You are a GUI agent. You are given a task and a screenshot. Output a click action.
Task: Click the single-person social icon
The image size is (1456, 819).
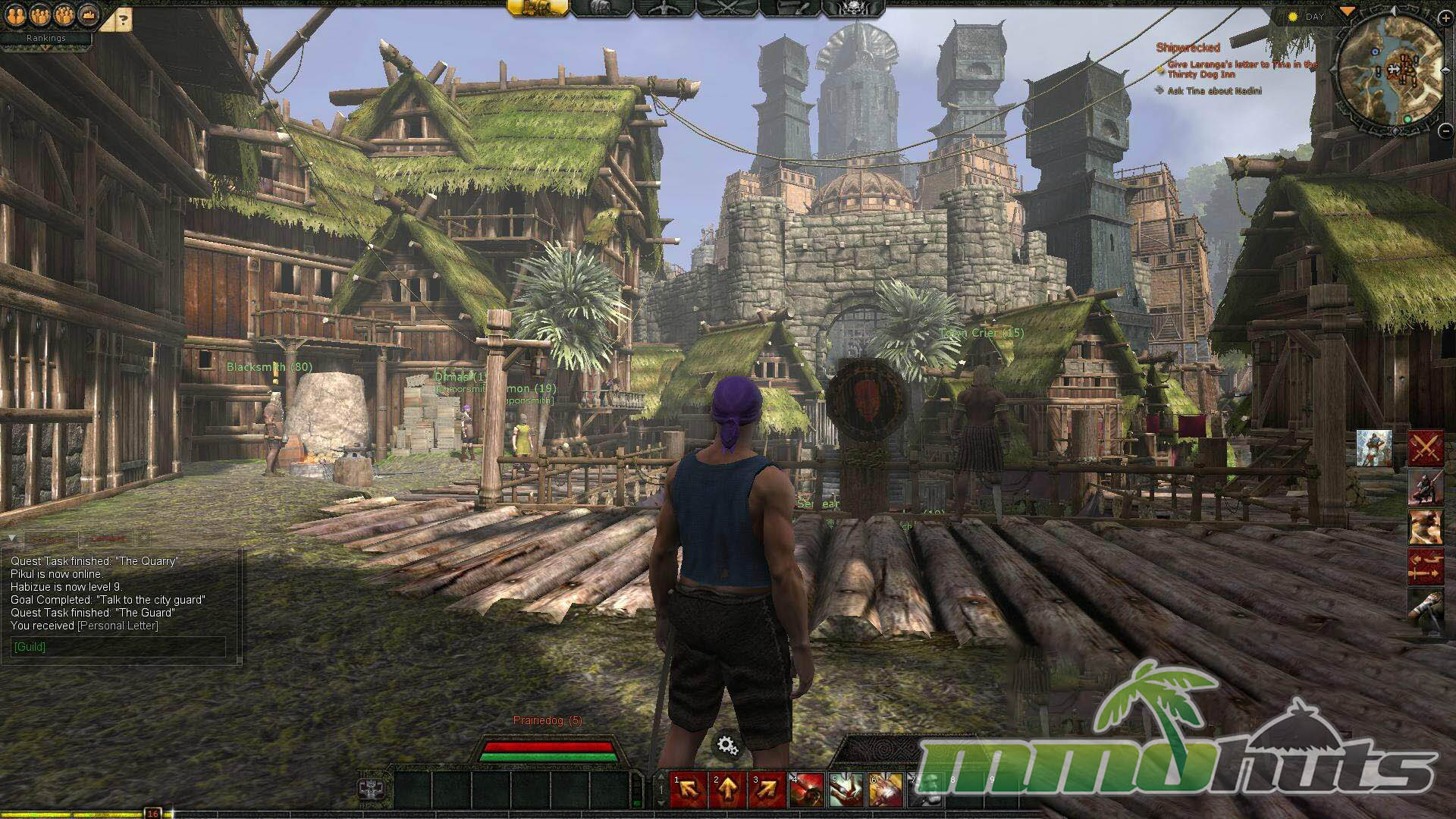coord(16,14)
